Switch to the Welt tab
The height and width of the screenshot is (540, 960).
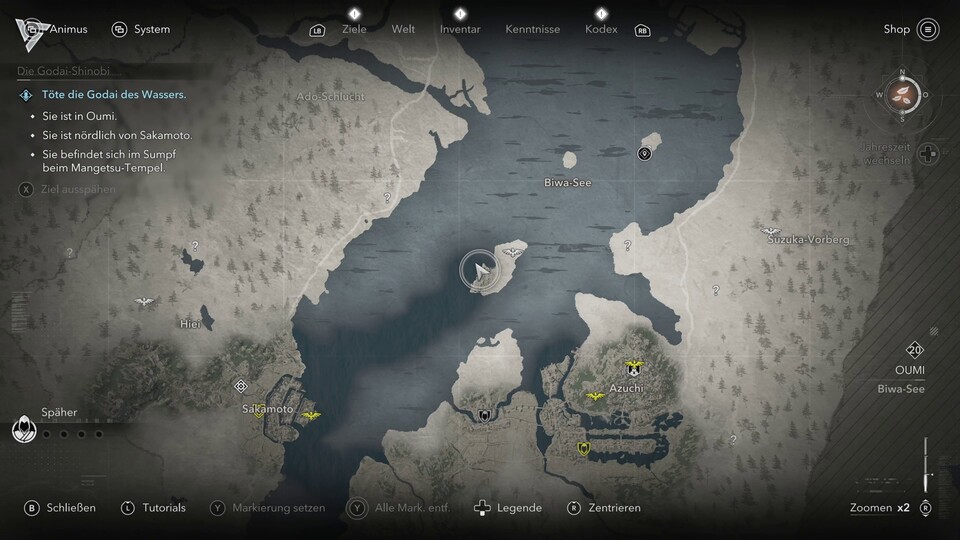tap(403, 29)
